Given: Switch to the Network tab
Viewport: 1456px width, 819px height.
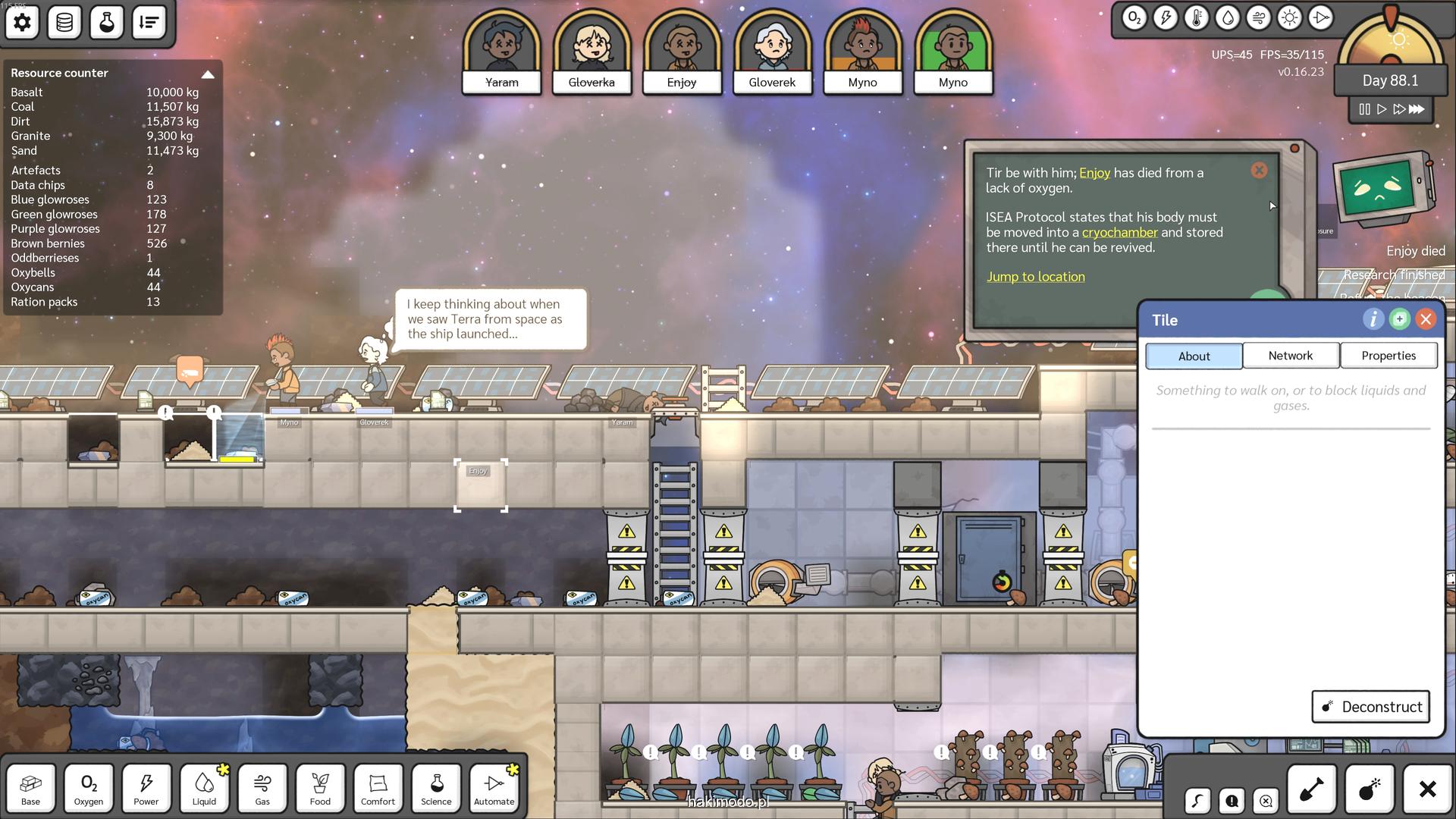Looking at the screenshot, I should click(x=1290, y=356).
